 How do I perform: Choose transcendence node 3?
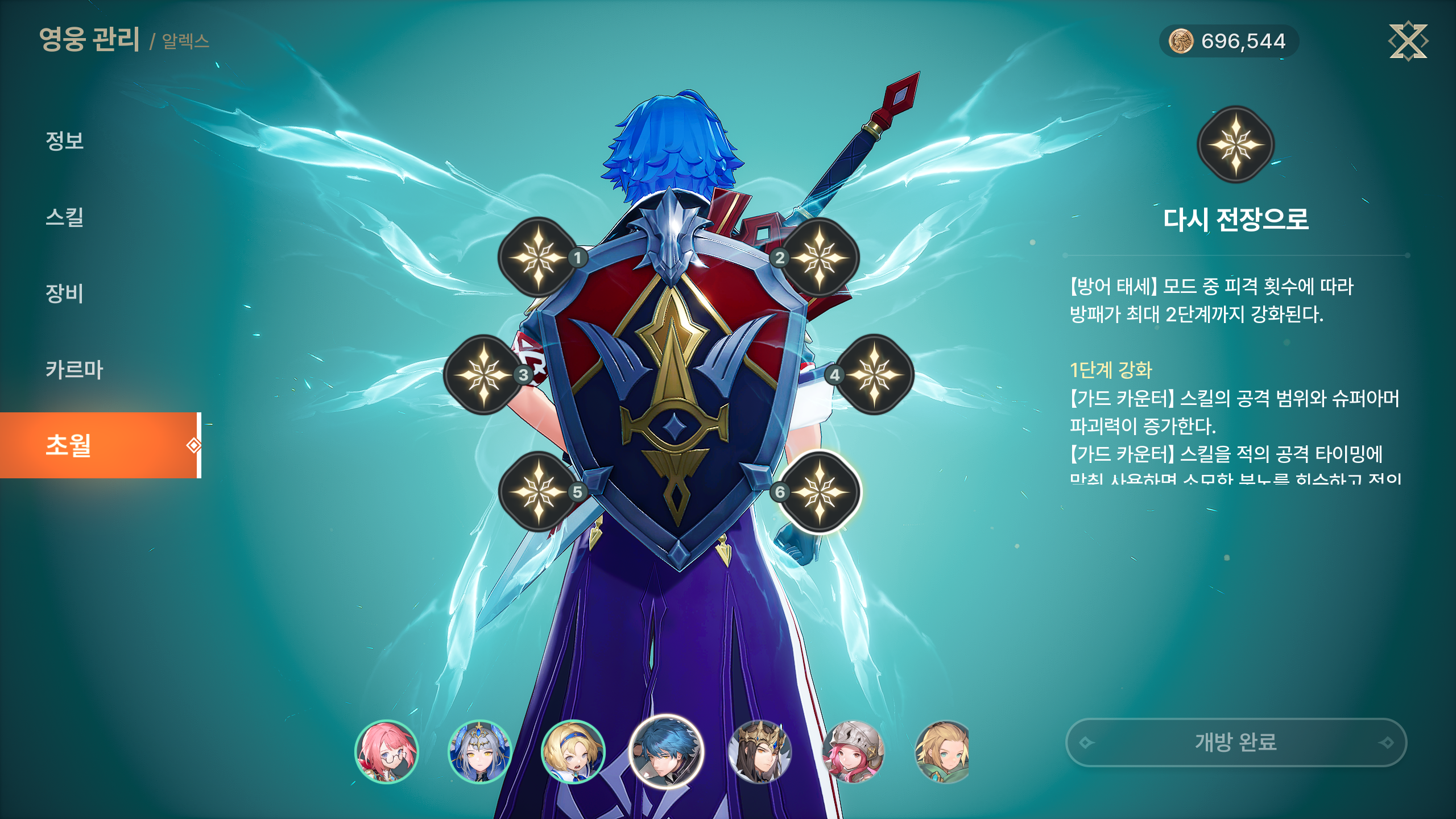tap(483, 375)
